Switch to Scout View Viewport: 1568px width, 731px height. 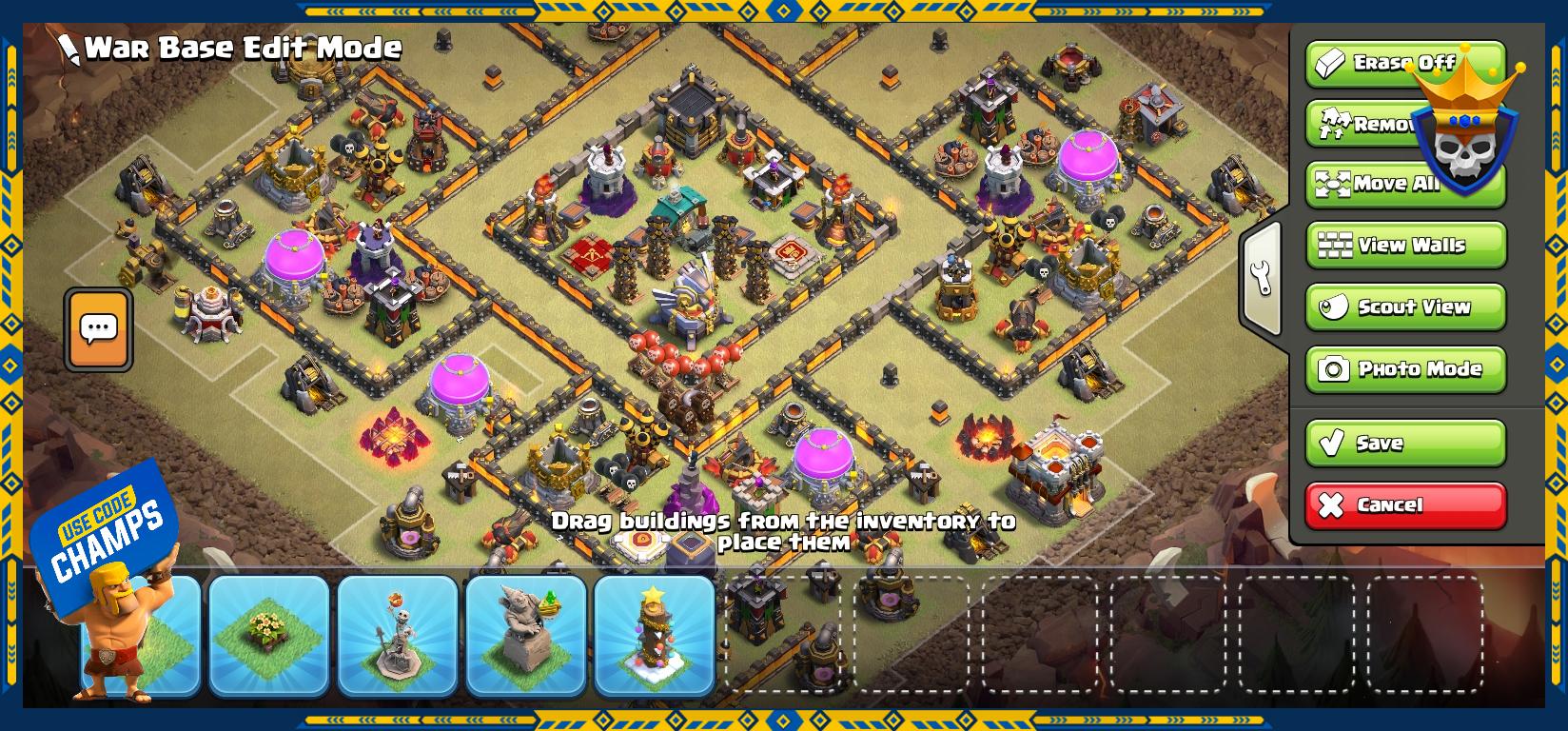click(1405, 307)
